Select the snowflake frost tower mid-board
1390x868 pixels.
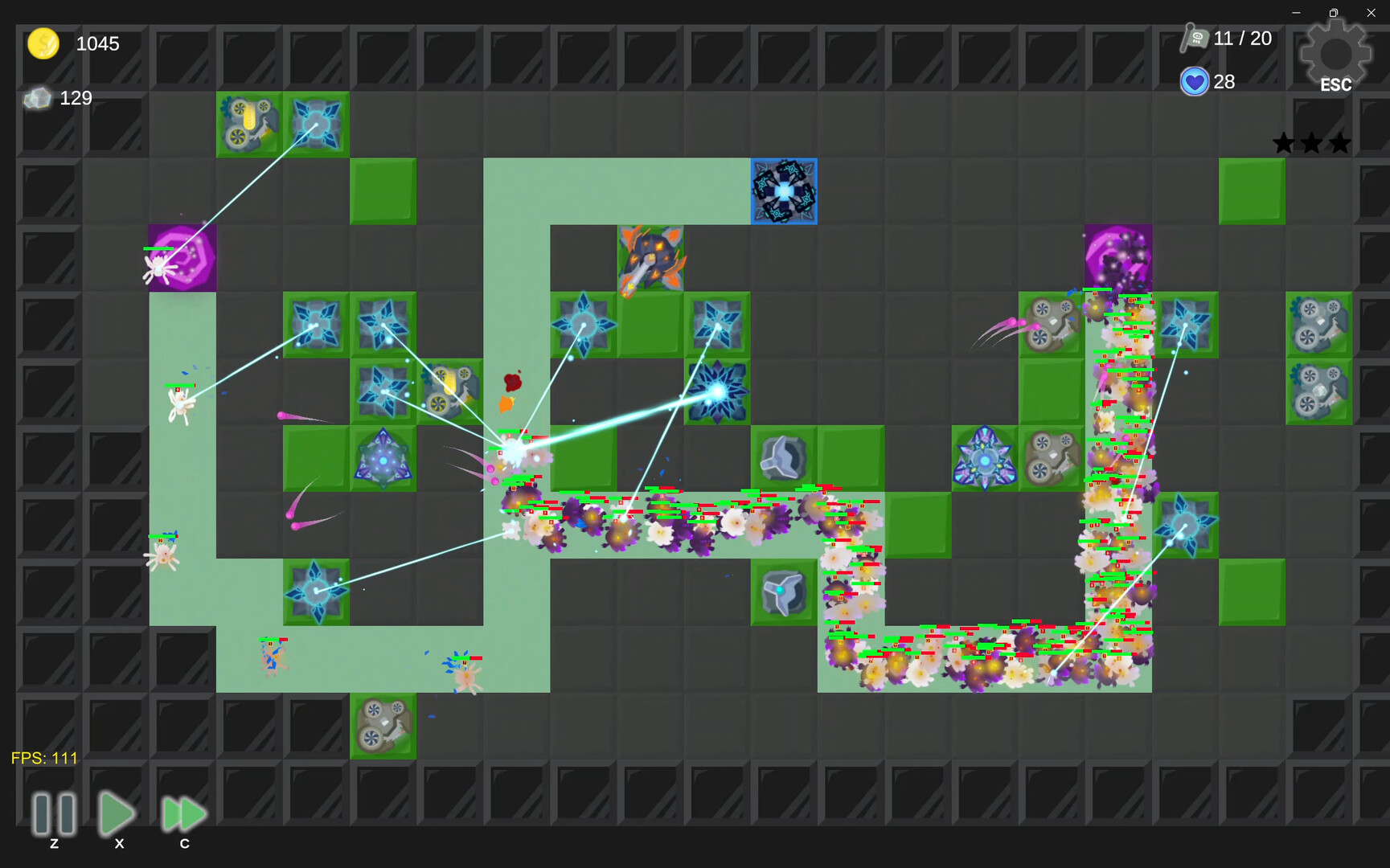[x=718, y=391]
